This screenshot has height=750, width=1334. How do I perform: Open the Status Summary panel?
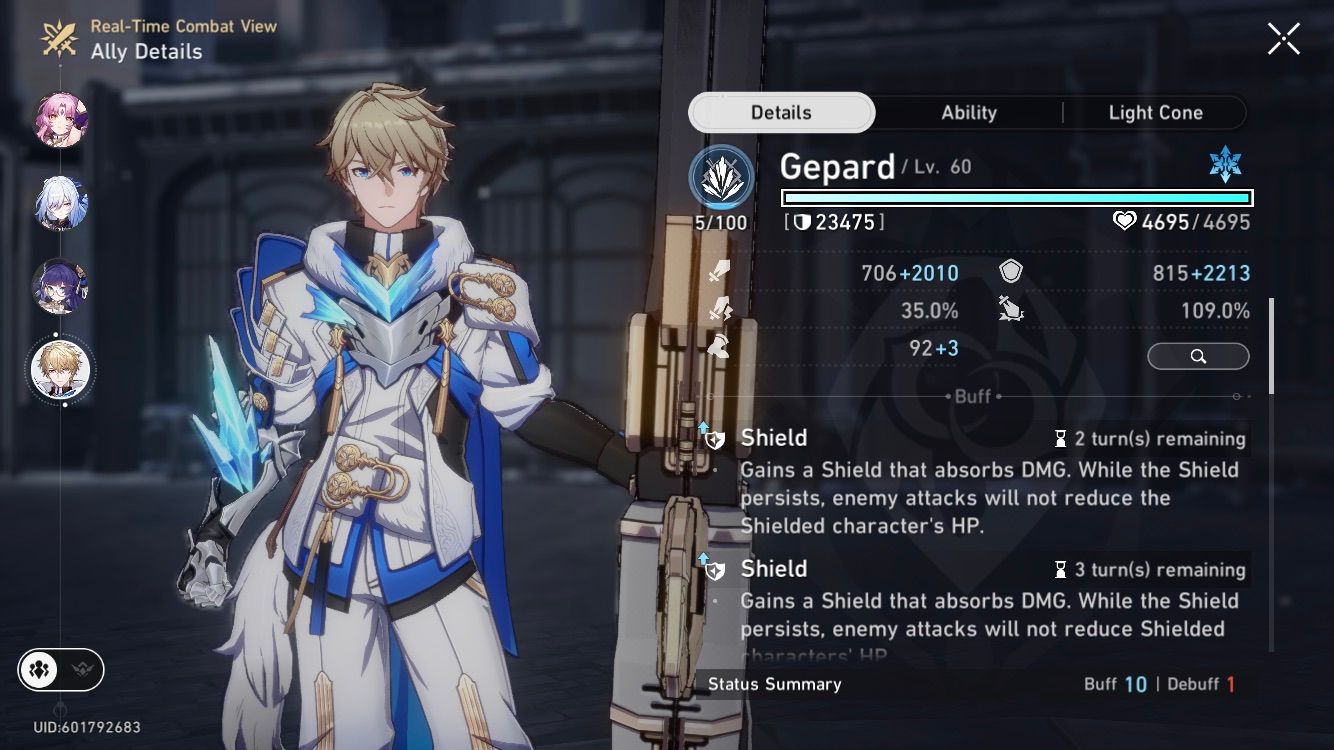(775, 685)
